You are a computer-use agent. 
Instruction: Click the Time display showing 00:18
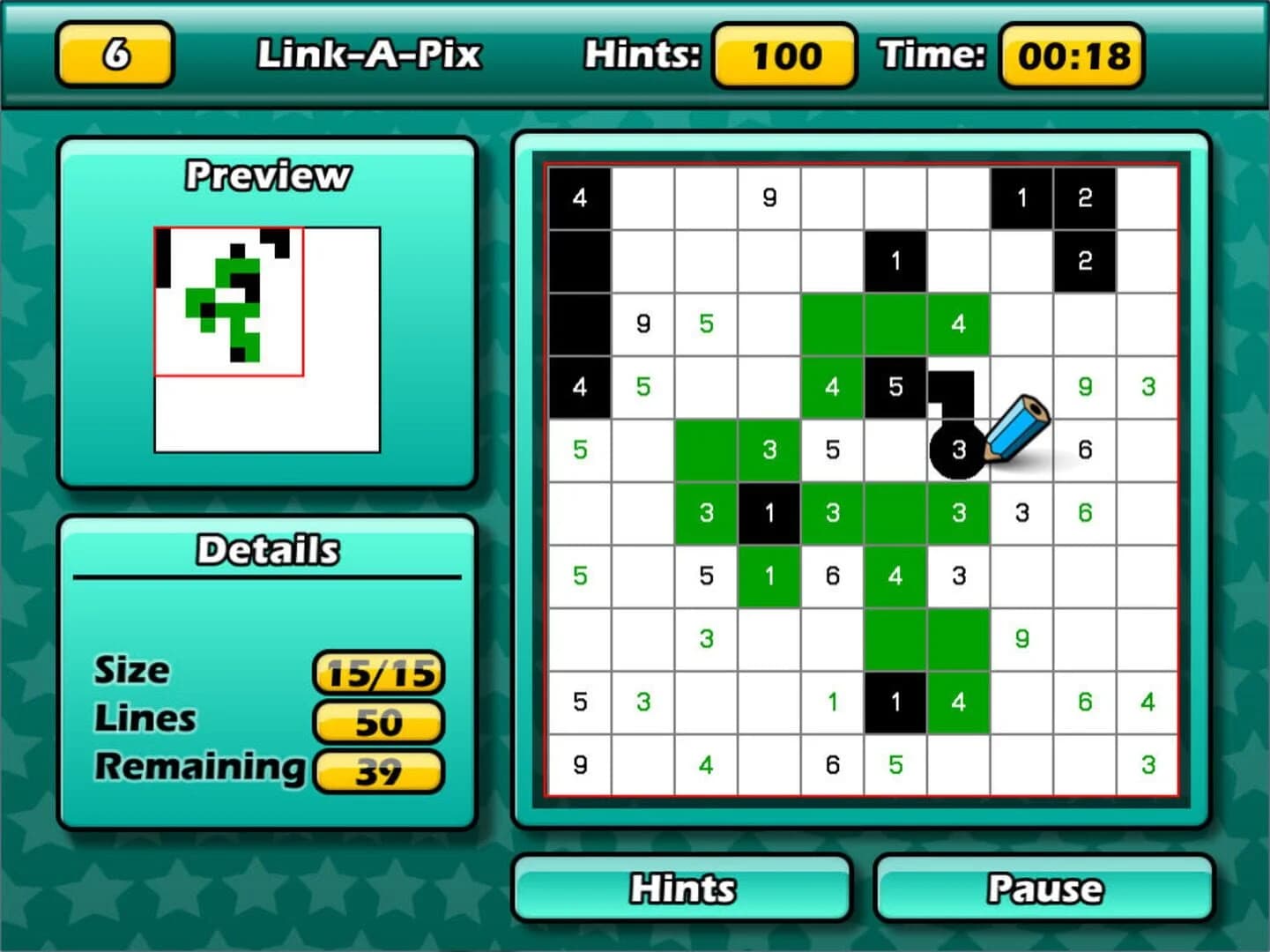coord(1071,56)
